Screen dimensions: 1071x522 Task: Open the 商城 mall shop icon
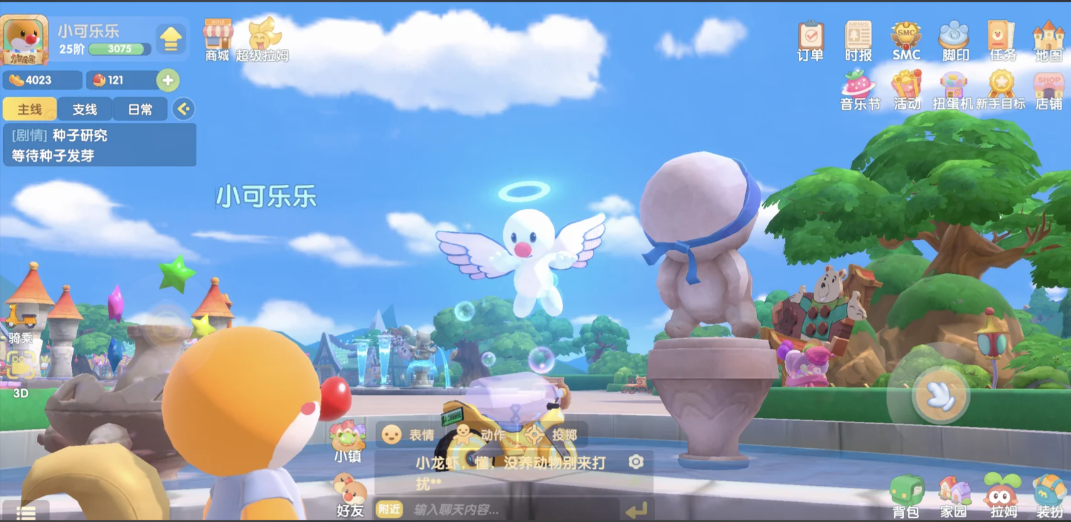[x=217, y=37]
